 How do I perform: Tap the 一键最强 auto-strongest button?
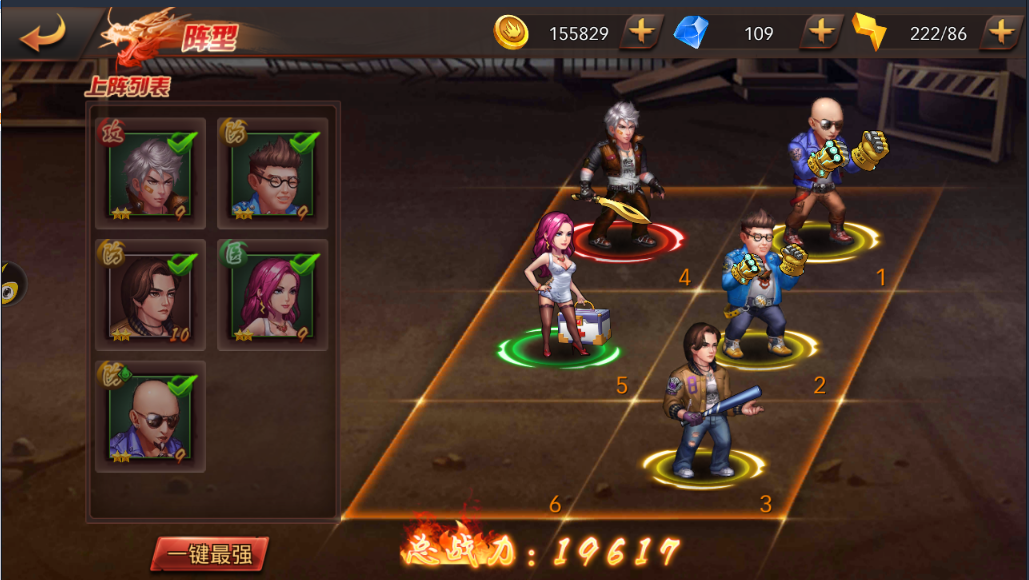click(x=209, y=553)
